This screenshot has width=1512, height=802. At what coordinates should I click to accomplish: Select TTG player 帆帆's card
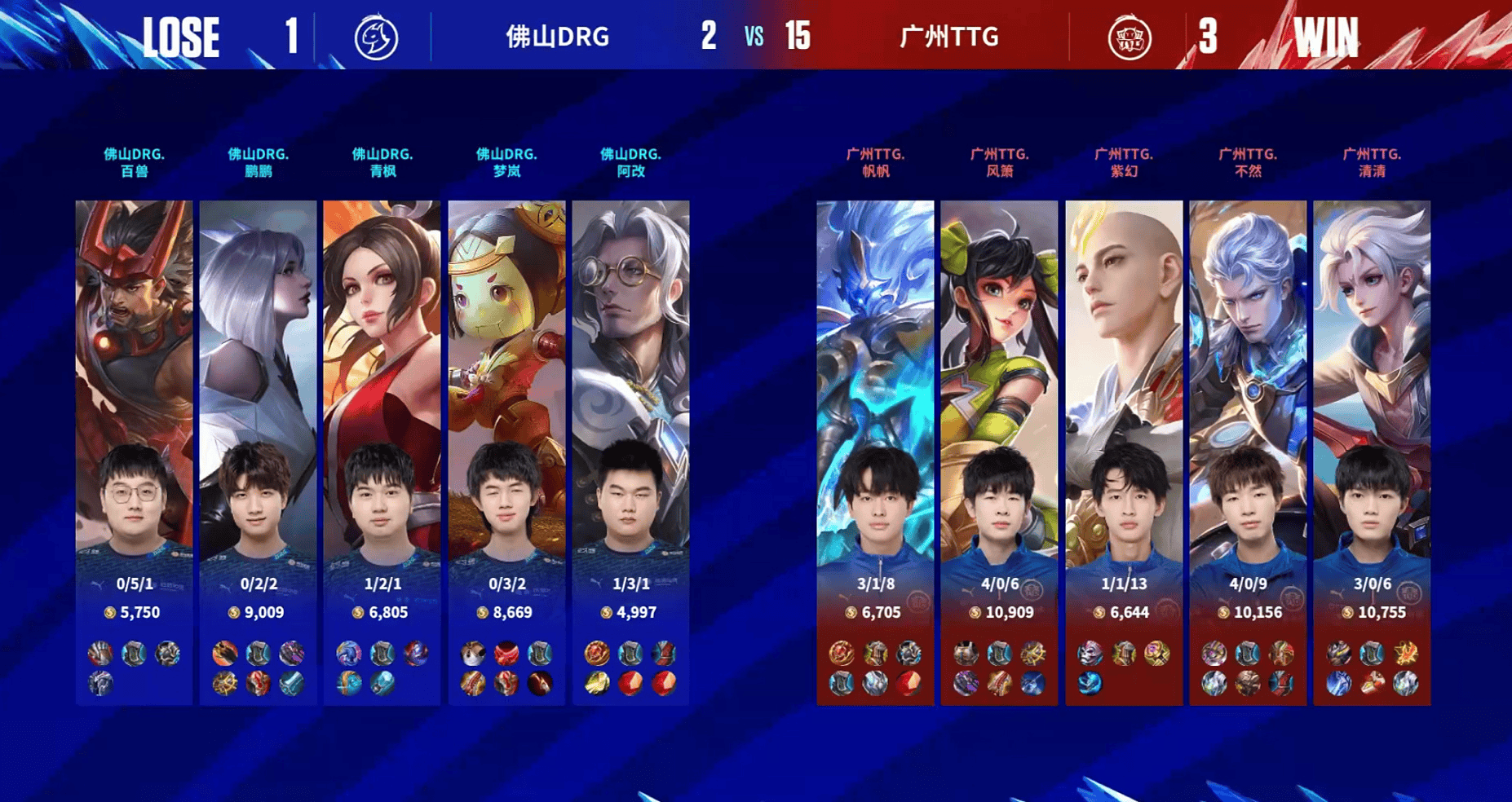[x=876, y=452]
